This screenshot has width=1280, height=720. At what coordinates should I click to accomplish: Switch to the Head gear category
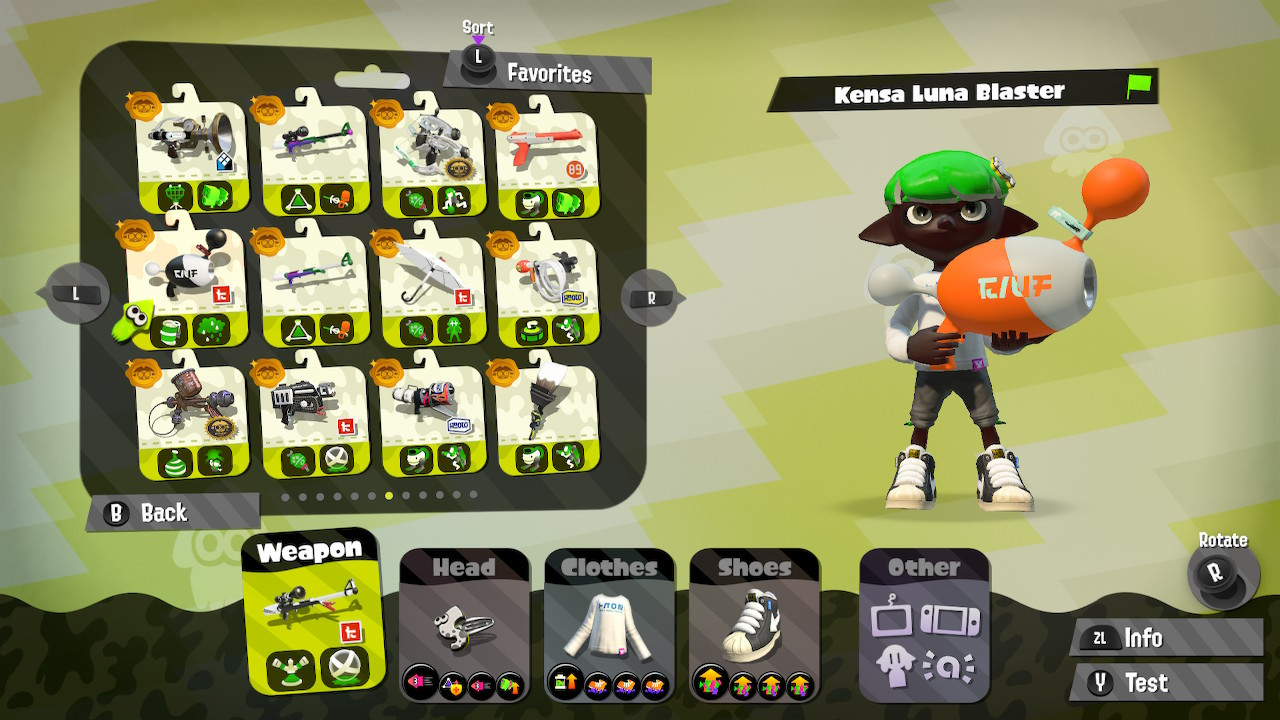click(x=463, y=620)
